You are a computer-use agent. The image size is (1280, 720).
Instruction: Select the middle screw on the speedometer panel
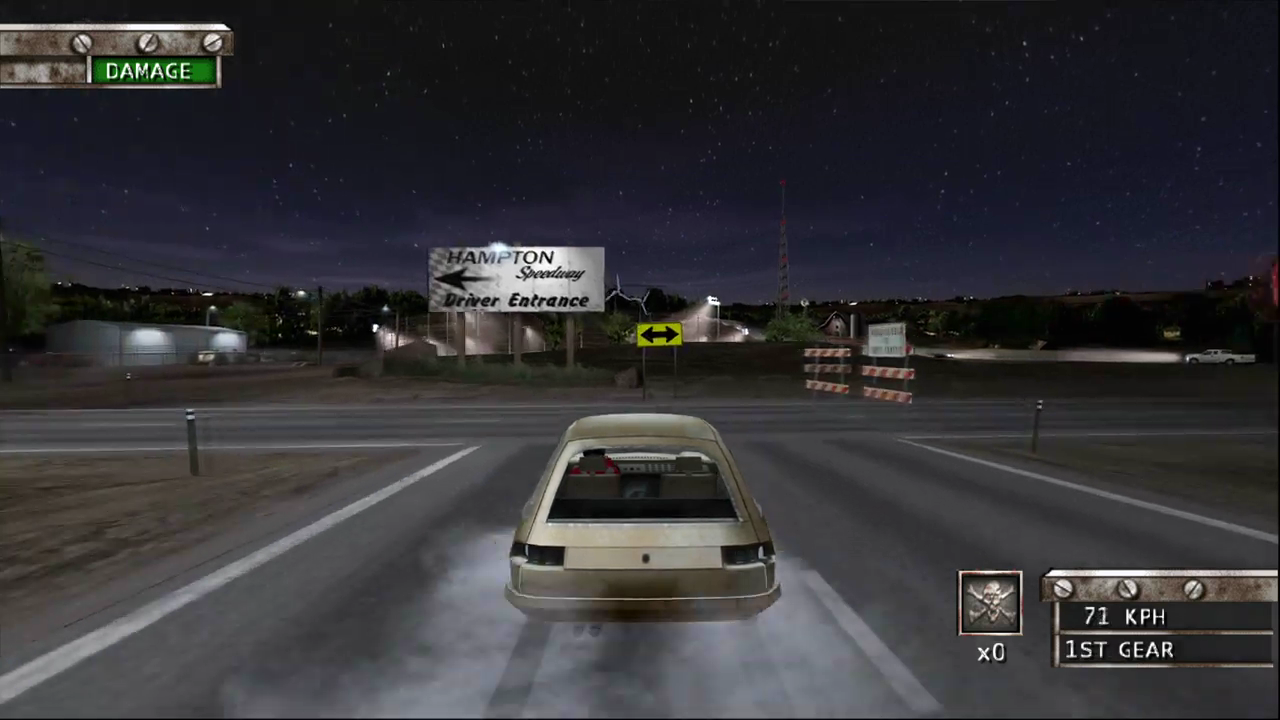(1128, 589)
